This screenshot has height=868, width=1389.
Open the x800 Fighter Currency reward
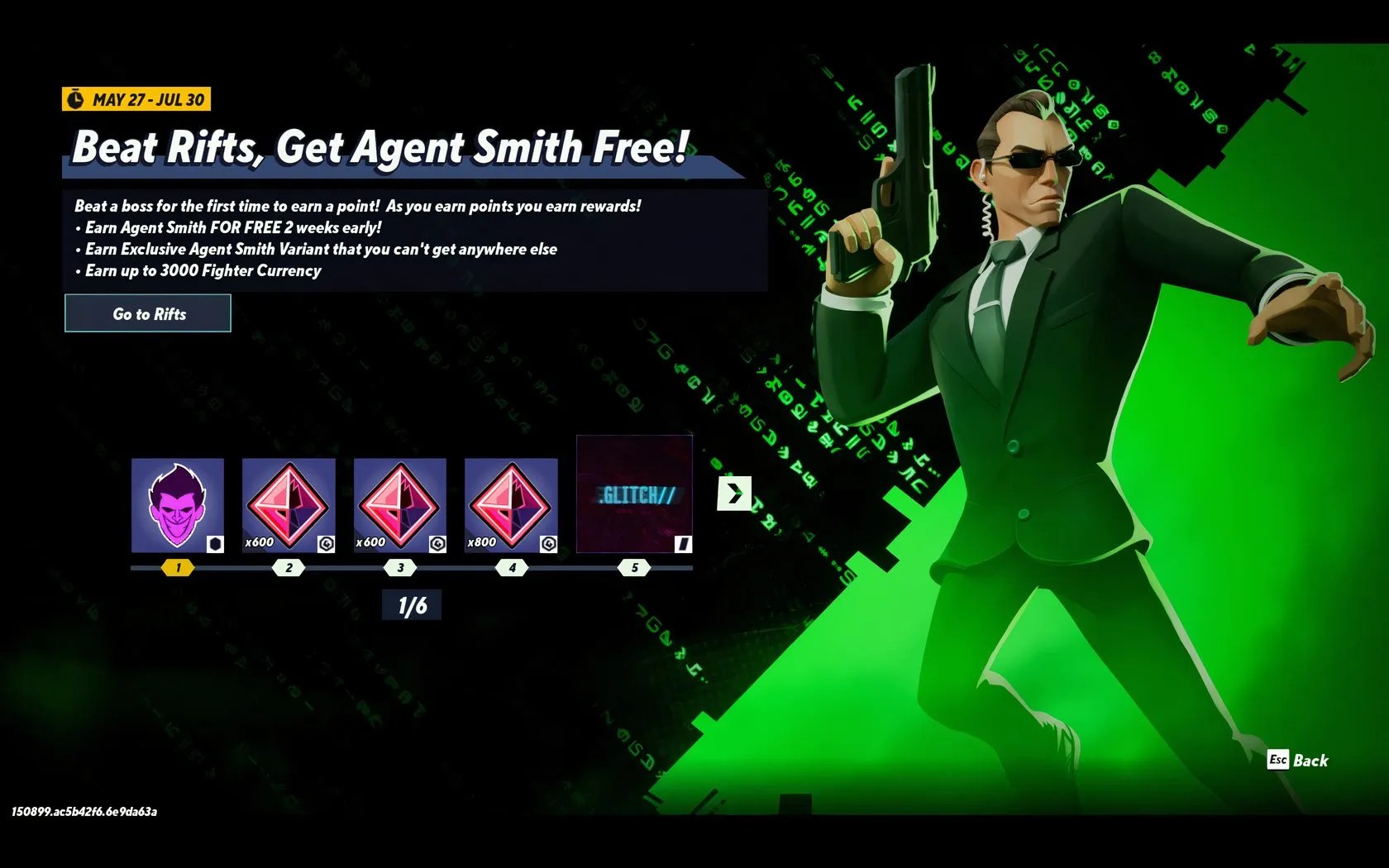point(512,503)
